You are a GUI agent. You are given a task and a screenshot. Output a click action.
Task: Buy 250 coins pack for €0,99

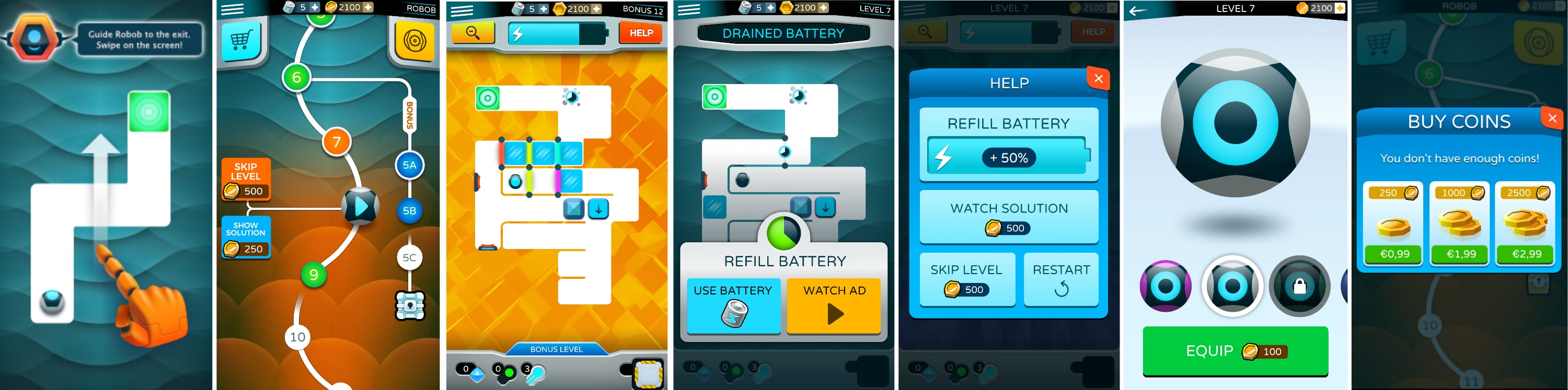[1393, 254]
